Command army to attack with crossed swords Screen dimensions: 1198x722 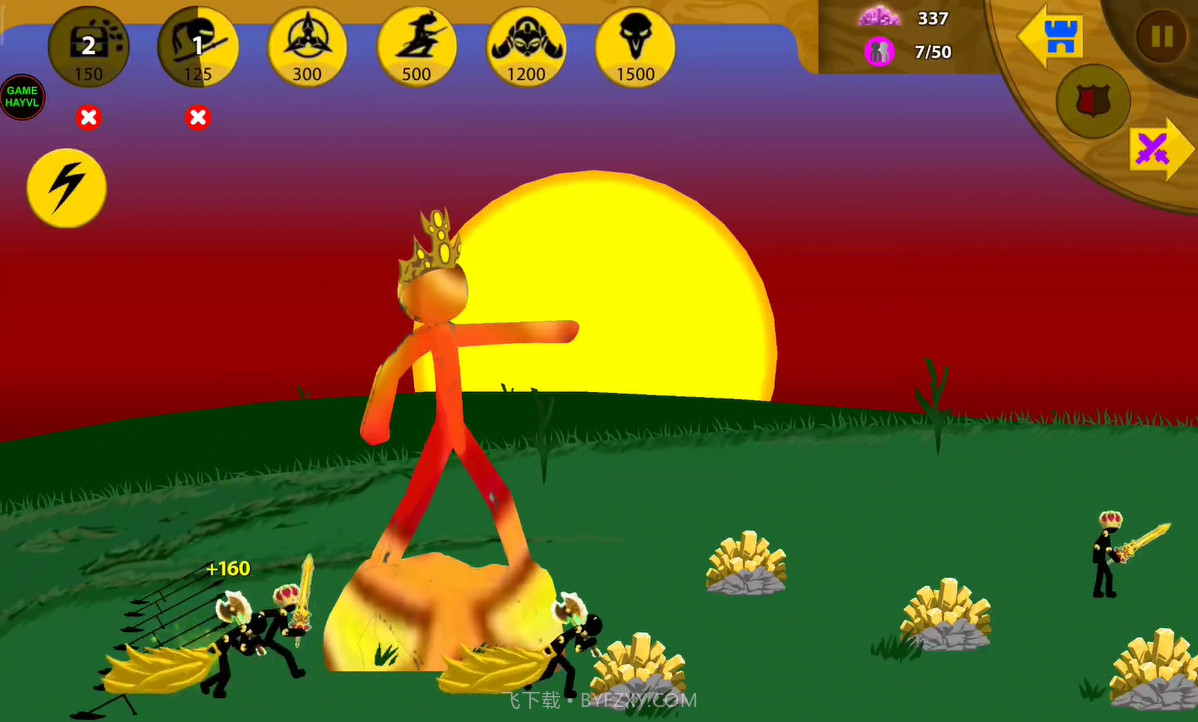[1158, 150]
